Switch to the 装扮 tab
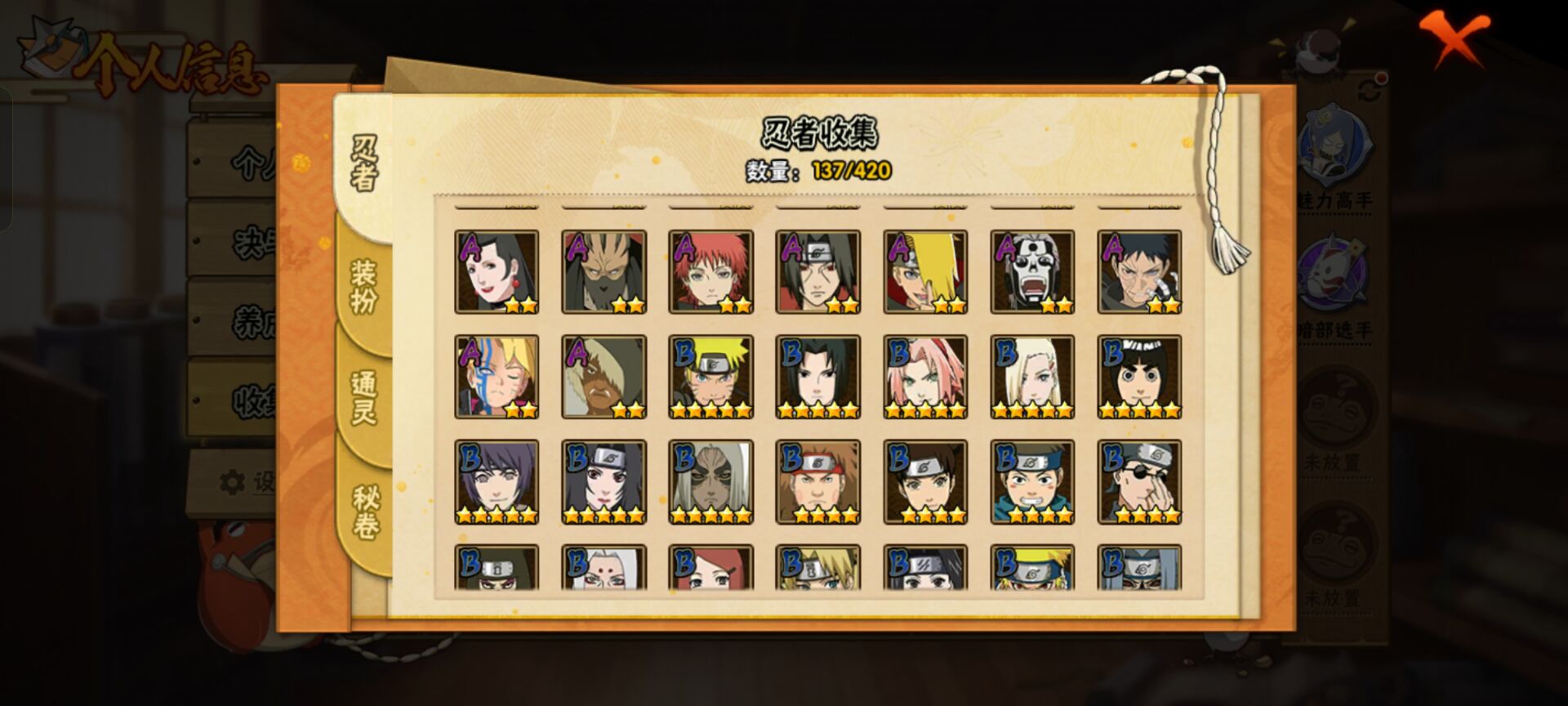Image resolution: width=1568 pixels, height=706 pixels. (x=363, y=286)
